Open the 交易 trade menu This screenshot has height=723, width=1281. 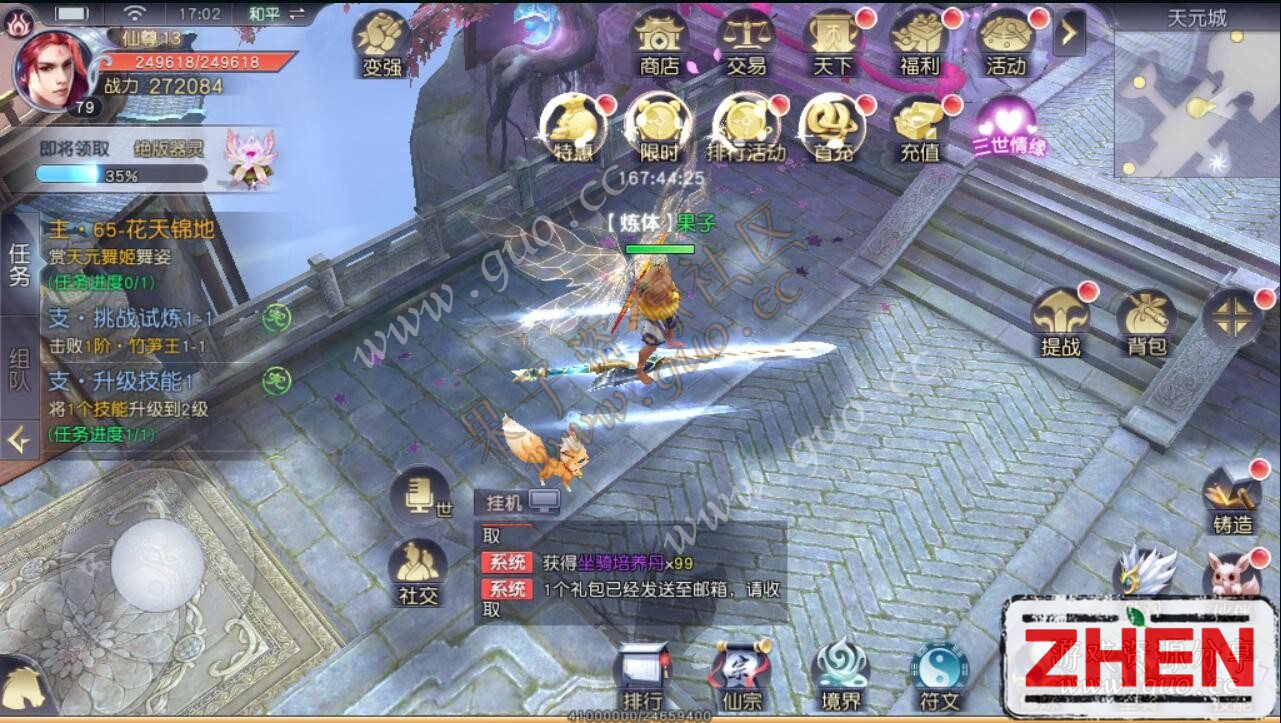tap(746, 43)
